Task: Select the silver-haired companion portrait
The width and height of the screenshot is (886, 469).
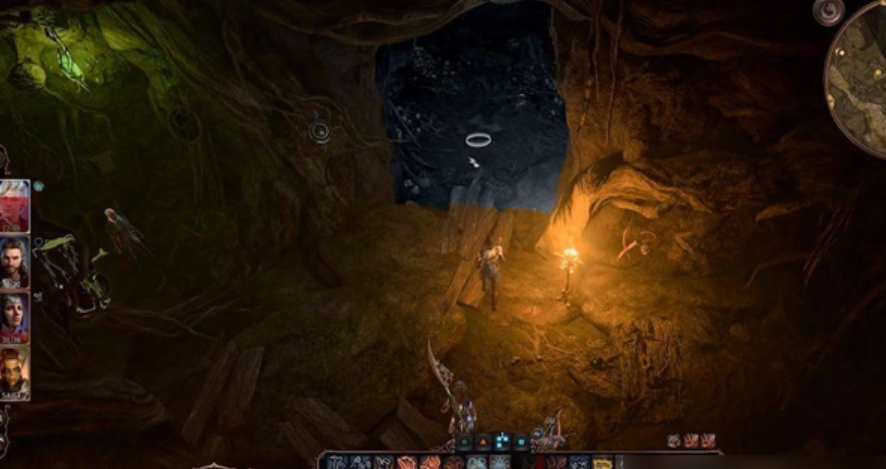Action: pyautogui.click(x=14, y=318)
